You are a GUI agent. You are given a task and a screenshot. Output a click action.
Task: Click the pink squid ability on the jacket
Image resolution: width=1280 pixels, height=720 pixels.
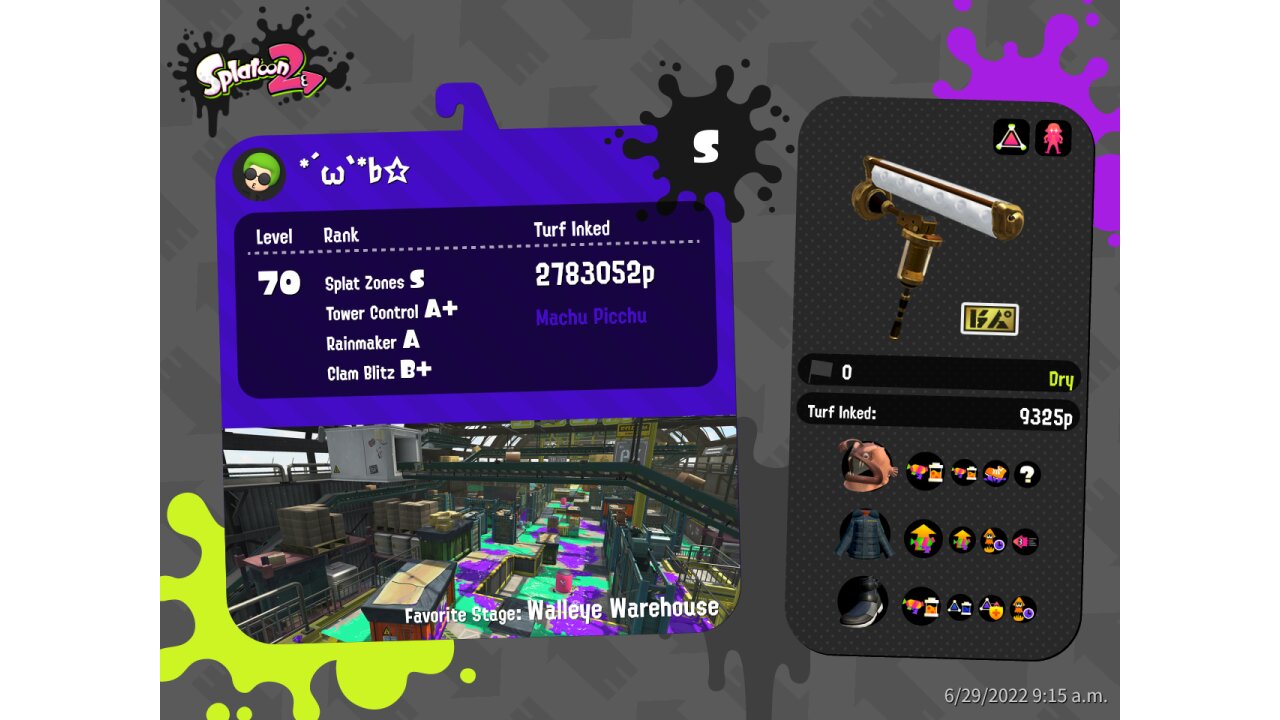click(x=1025, y=541)
